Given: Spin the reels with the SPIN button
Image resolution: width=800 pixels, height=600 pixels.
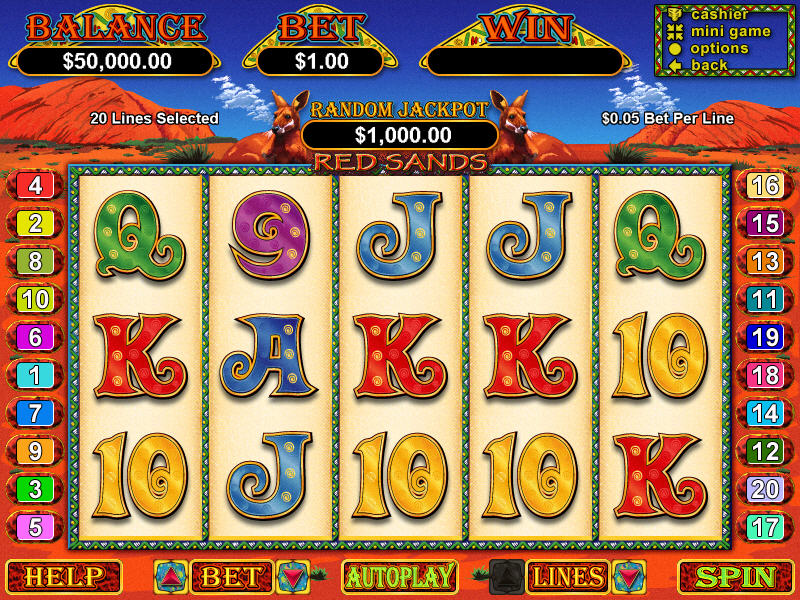Looking at the screenshot, I should click(x=735, y=577).
